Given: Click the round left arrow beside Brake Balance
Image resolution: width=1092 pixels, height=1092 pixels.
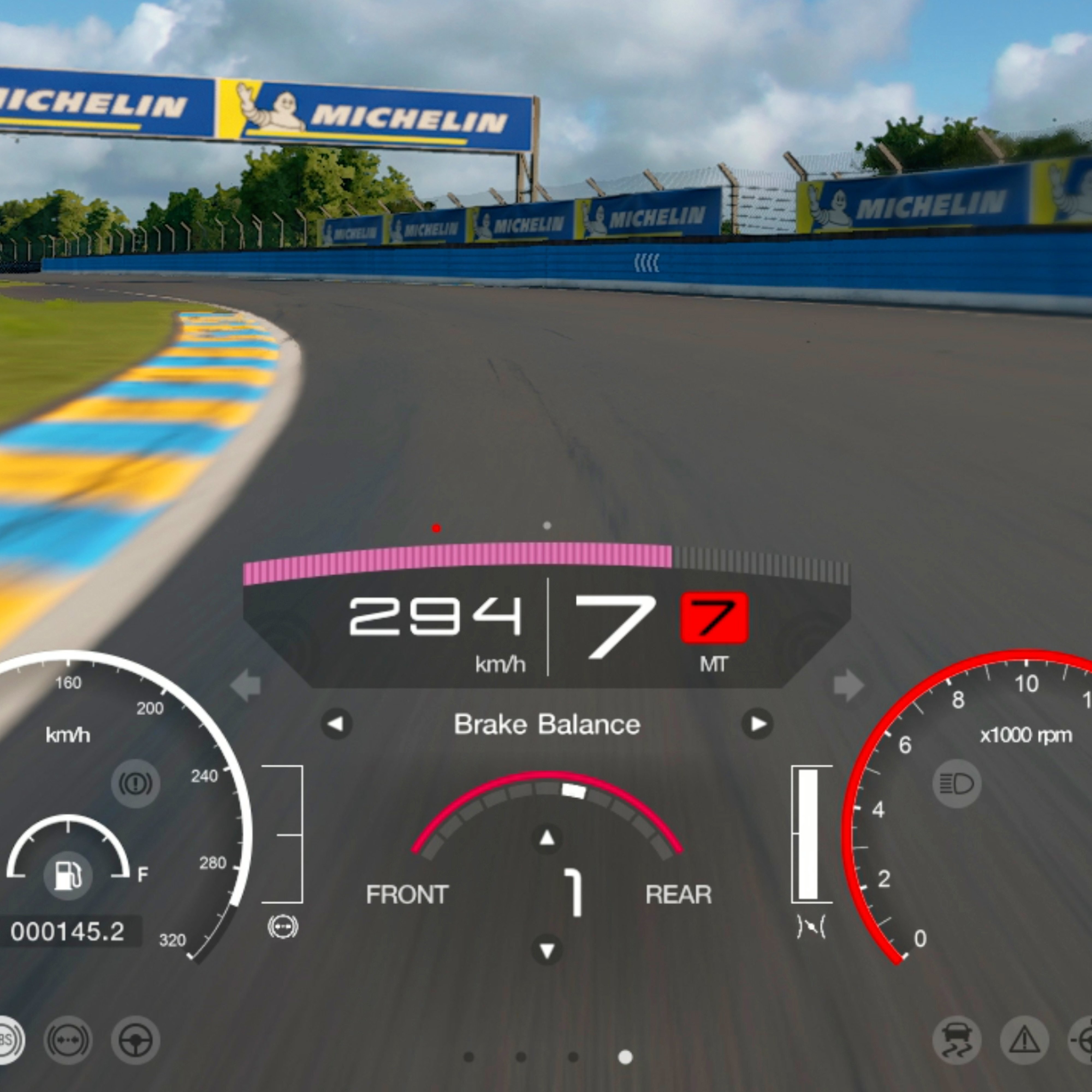Looking at the screenshot, I should (x=336, y=724).
